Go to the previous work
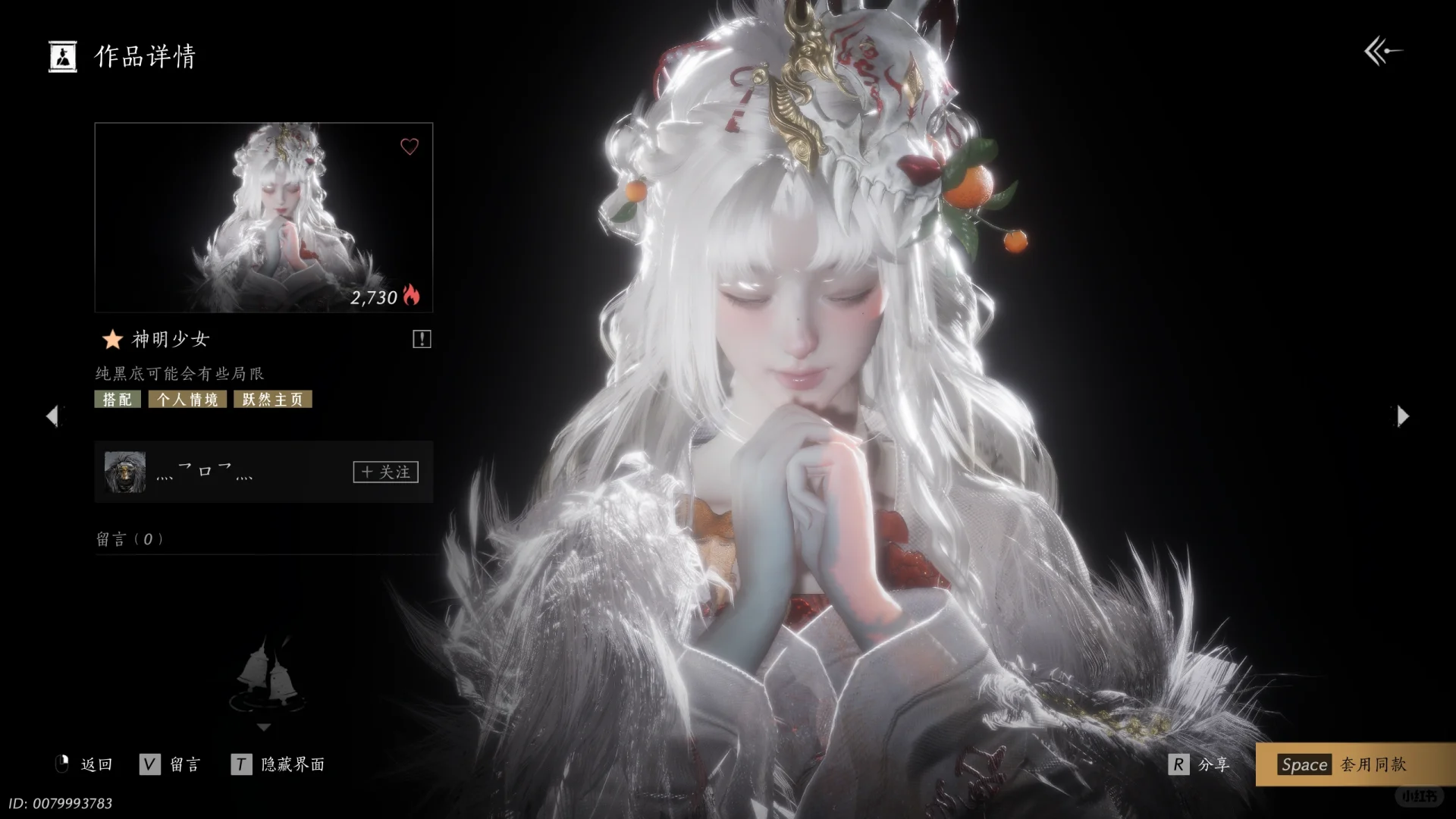This screenshot has width=1456, height=819. coord(52,416)
